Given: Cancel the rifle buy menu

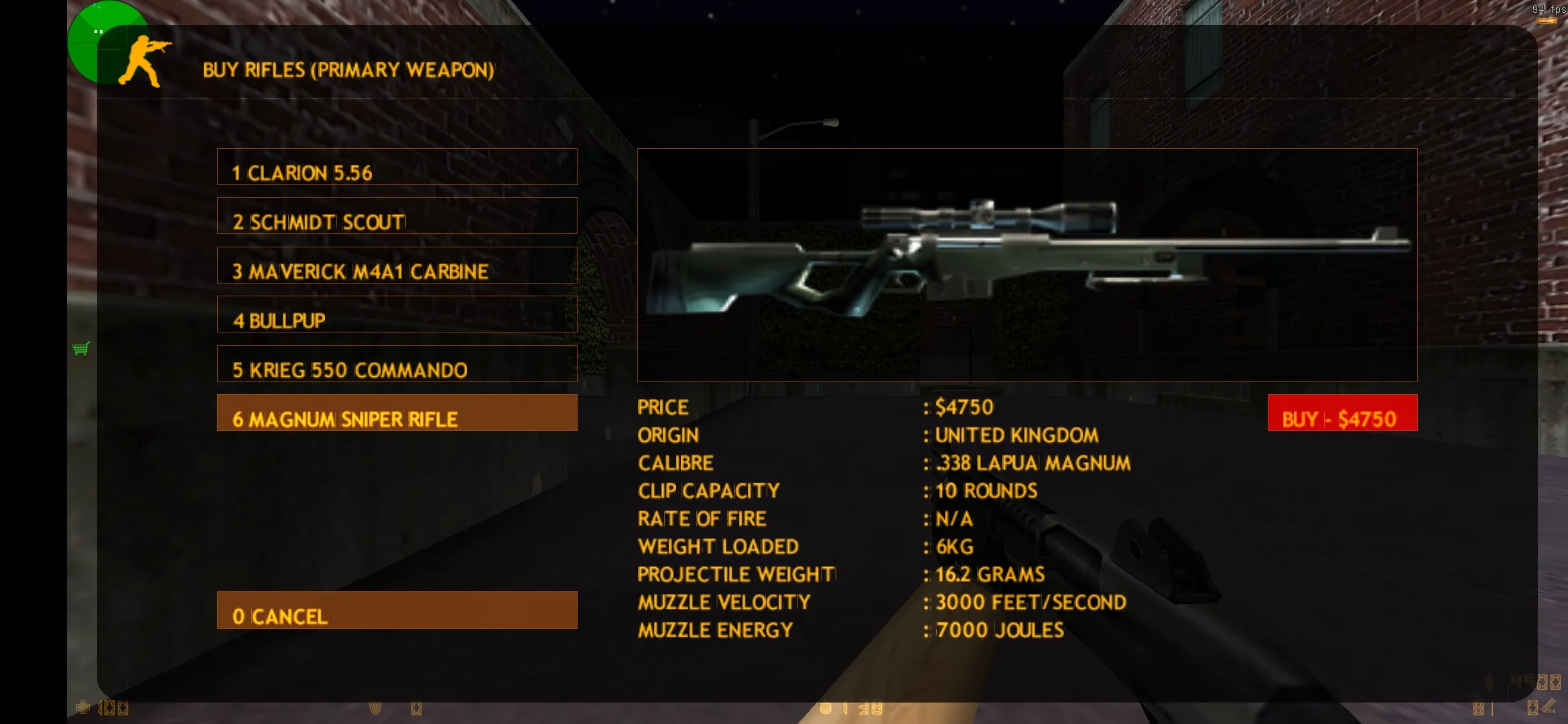Looking at the screenshot, I should [397, 610].
